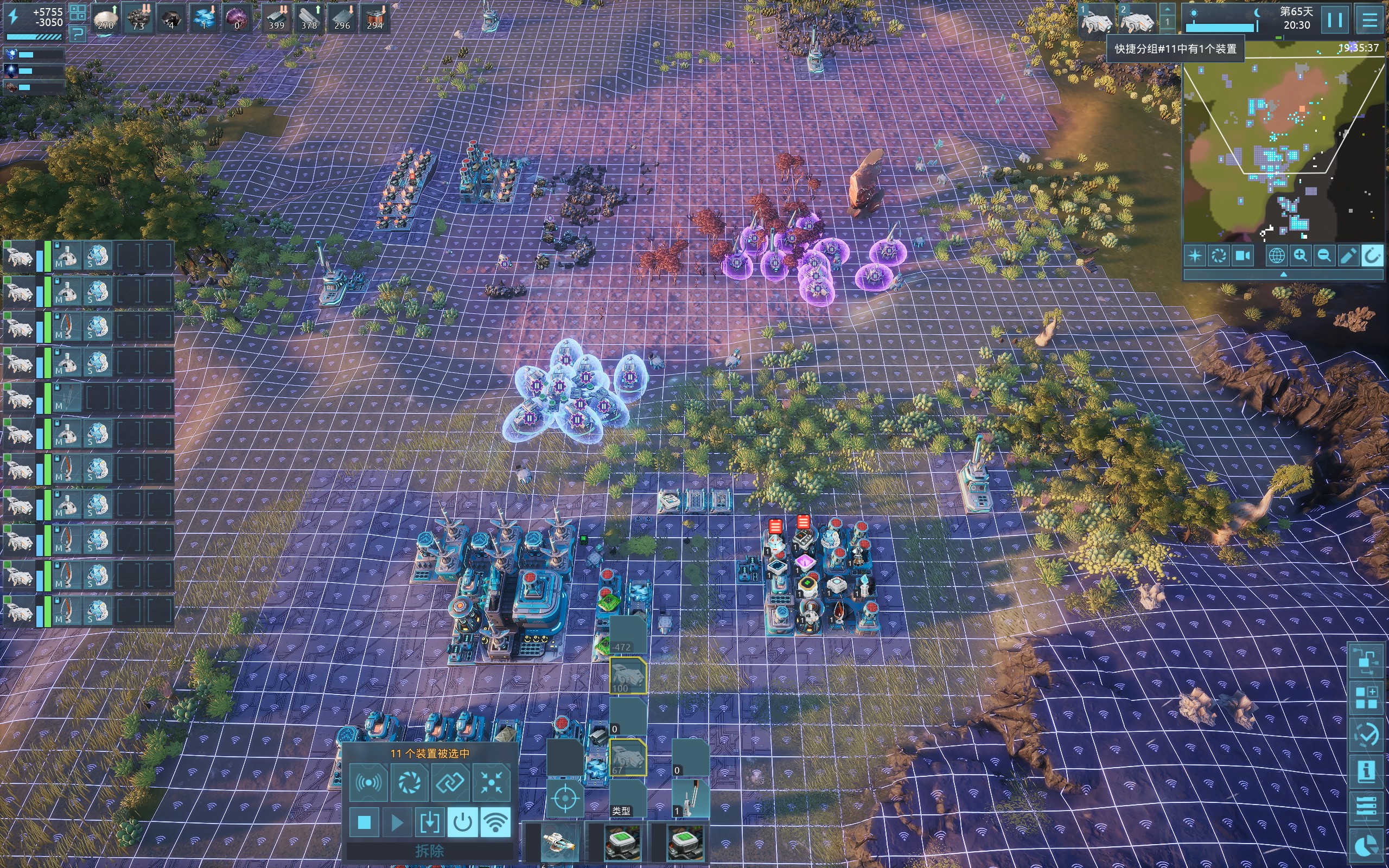Pause the game with the pause button
Viewport: 1389px width, 868px height.
[x=1335, y=20]
